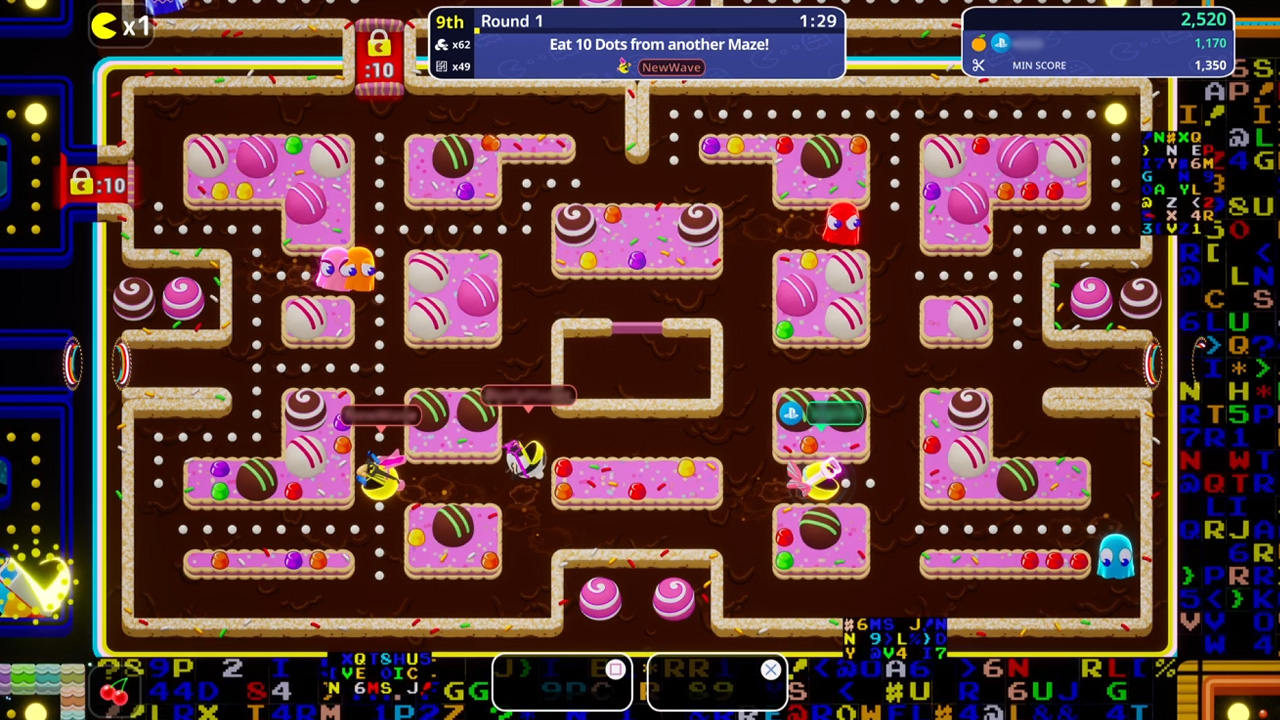This screenshot has width=1280, height=720.
Task: Click the red ghost Blinky in the maze
Action: point(840,222)
